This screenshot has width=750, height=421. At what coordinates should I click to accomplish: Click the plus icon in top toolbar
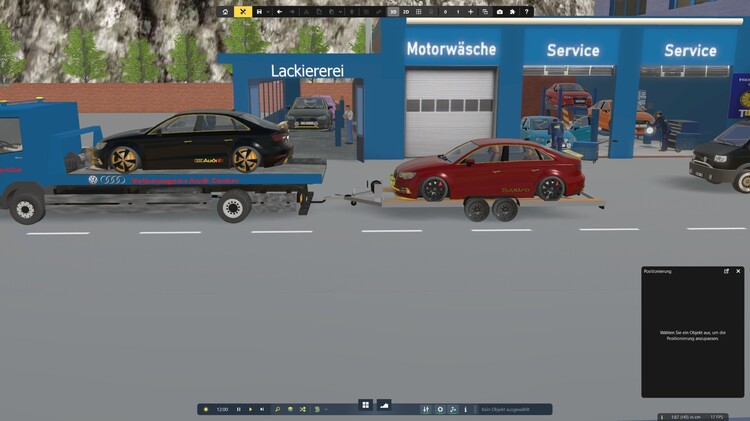coord(471,12)
